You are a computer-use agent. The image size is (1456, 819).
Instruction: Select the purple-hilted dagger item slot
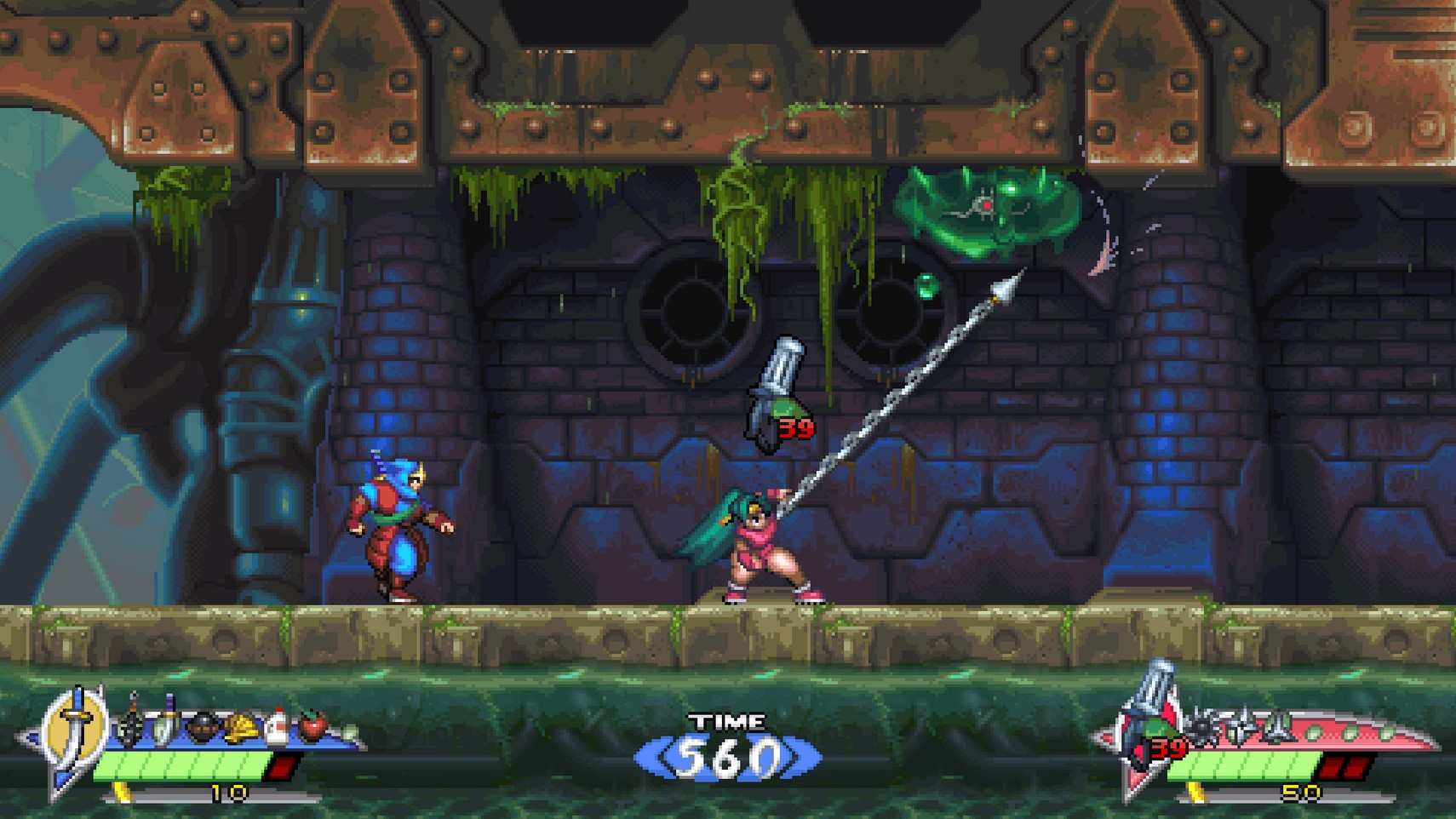(x=166, y=724)
